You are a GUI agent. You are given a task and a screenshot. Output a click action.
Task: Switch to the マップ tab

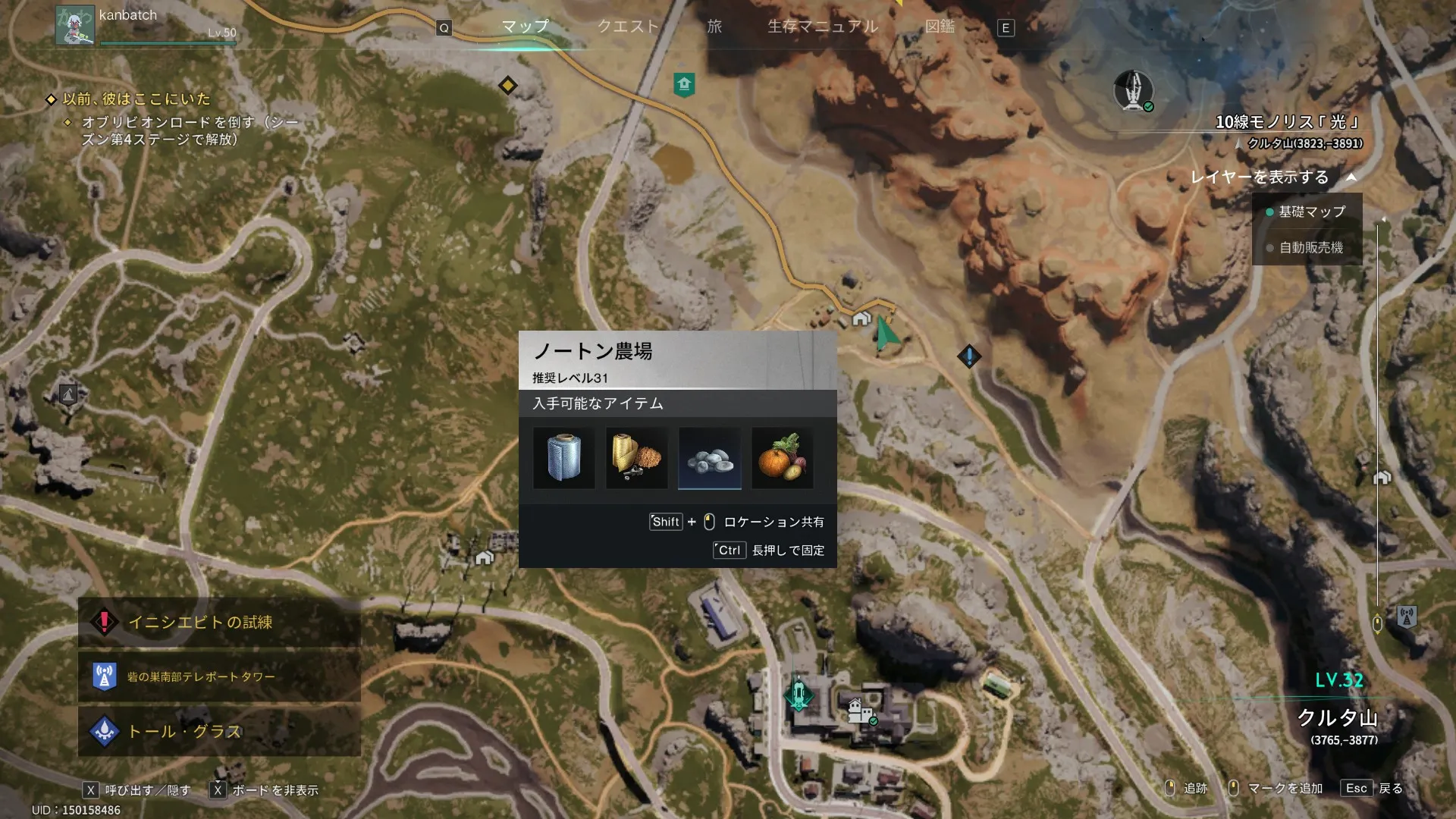click(x=525, y=27)
